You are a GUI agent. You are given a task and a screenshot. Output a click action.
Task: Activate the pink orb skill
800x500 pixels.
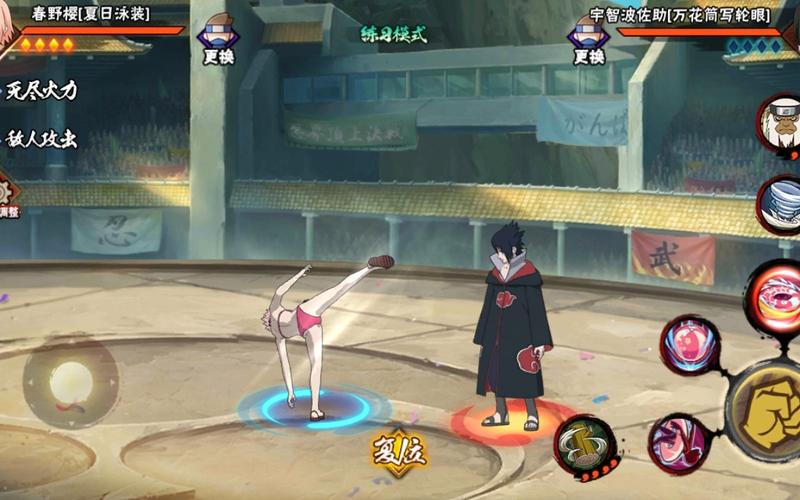pos(689,346)
